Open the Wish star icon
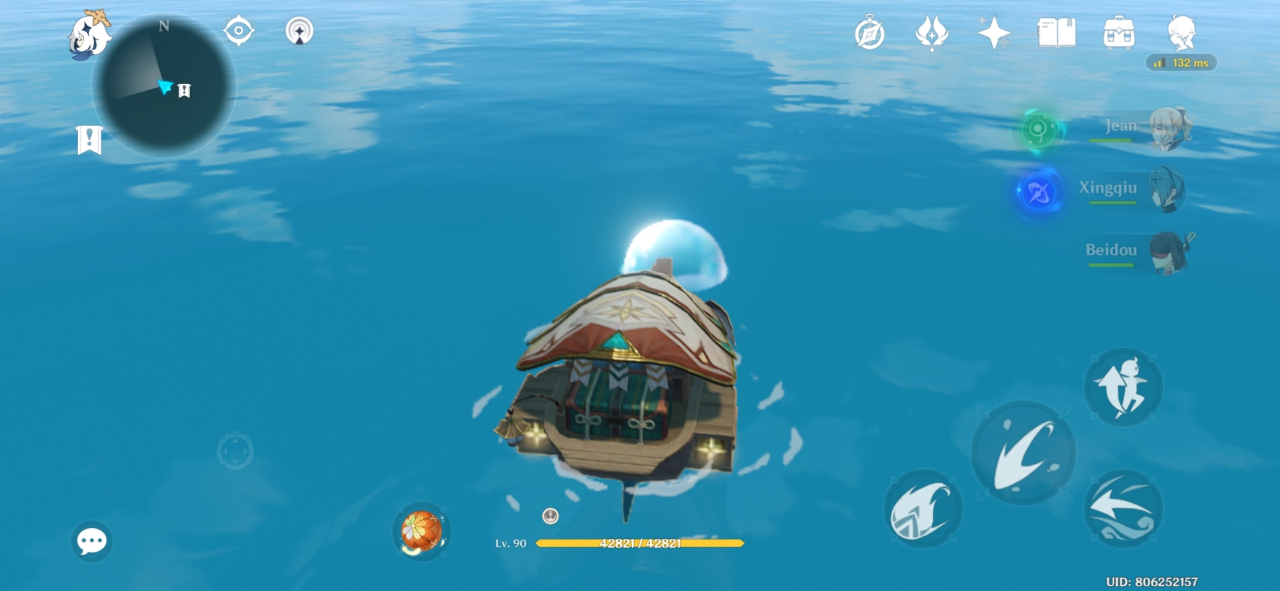1280x591 pixels. (x=994, y=33)
